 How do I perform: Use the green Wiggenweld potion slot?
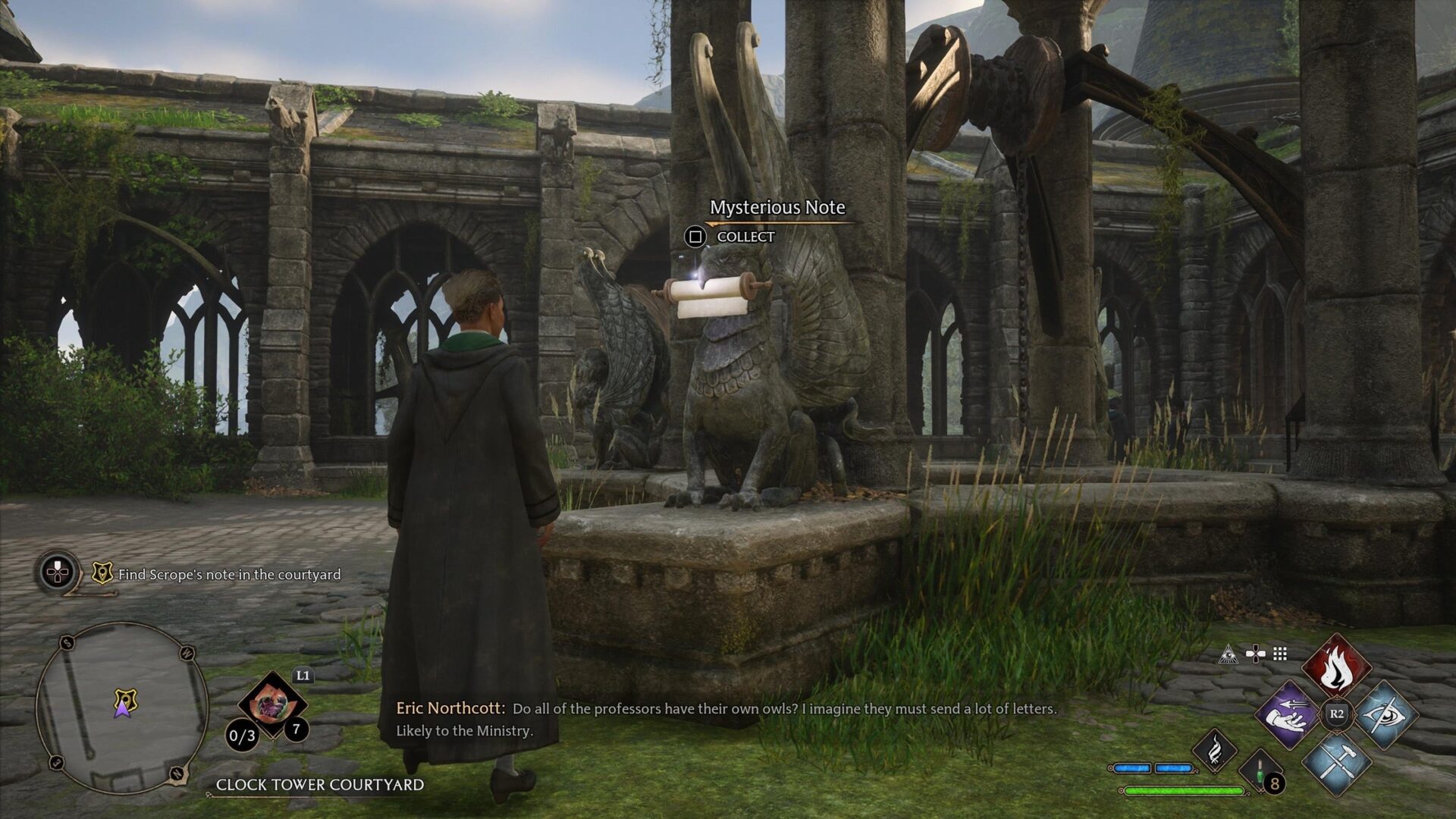point(1260,770)
